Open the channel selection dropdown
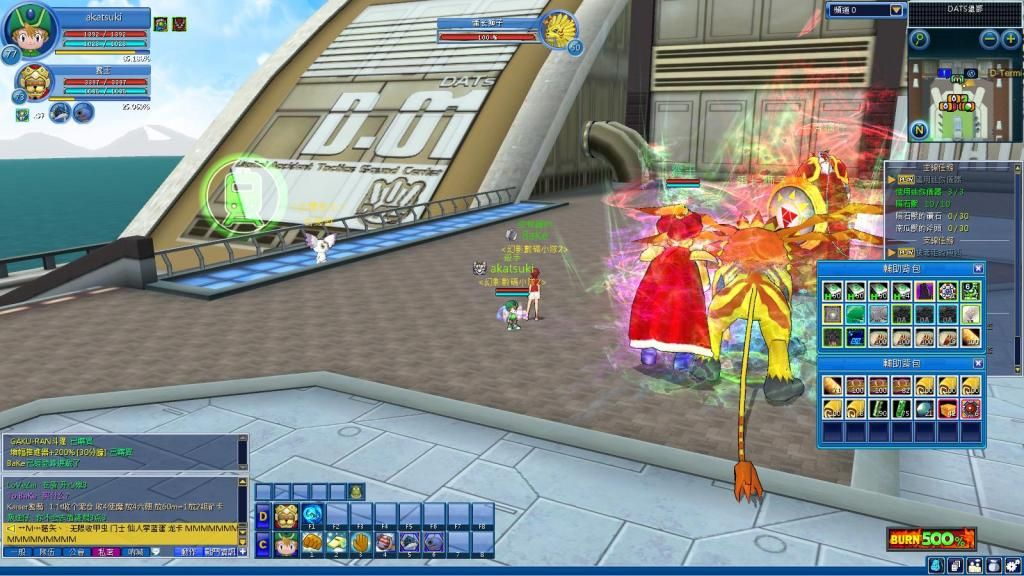This screenshot has width=1024, height=576. click(x=897, y=10)
